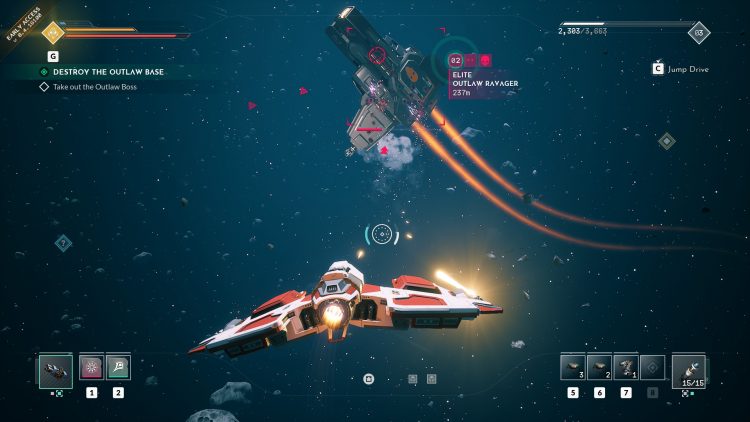Use the consumable in slot 6
This screenshot has height=422, width=750.
tap(599, 367)
